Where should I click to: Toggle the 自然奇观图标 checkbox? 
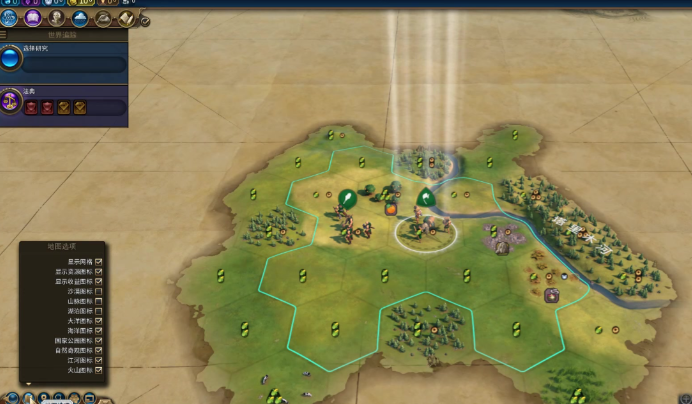99,350
